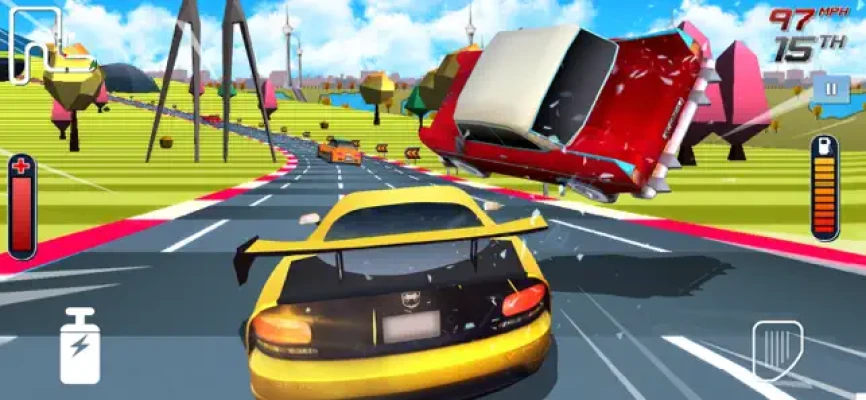
Task: Activate the nitro boost canister
Action: (x=79, y=346)
